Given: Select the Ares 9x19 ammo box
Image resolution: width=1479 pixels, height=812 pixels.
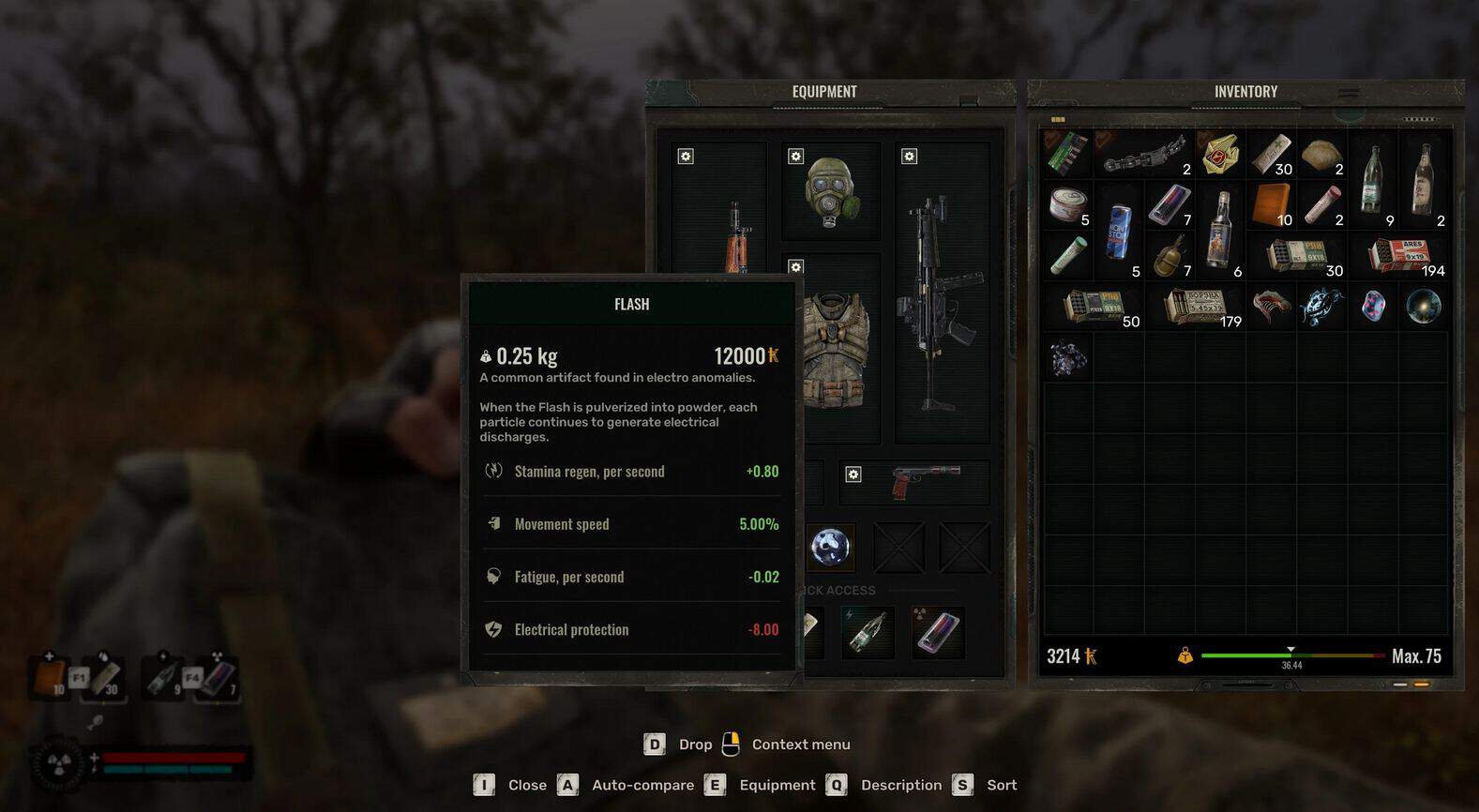Looking at the screenshot, I should tap(1401, 255).
